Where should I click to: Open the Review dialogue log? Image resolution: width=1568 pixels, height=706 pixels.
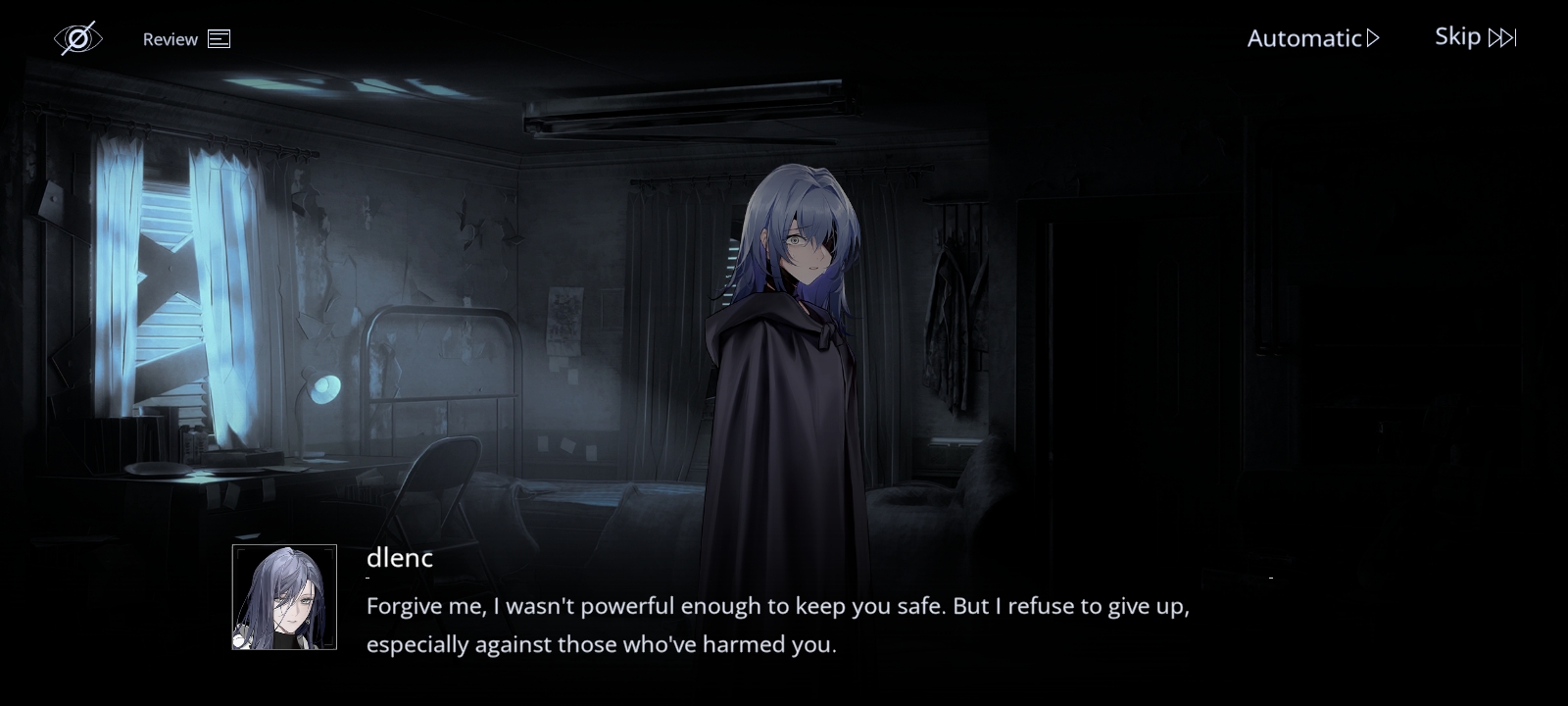pyautogui.click(x=186, y=39)
